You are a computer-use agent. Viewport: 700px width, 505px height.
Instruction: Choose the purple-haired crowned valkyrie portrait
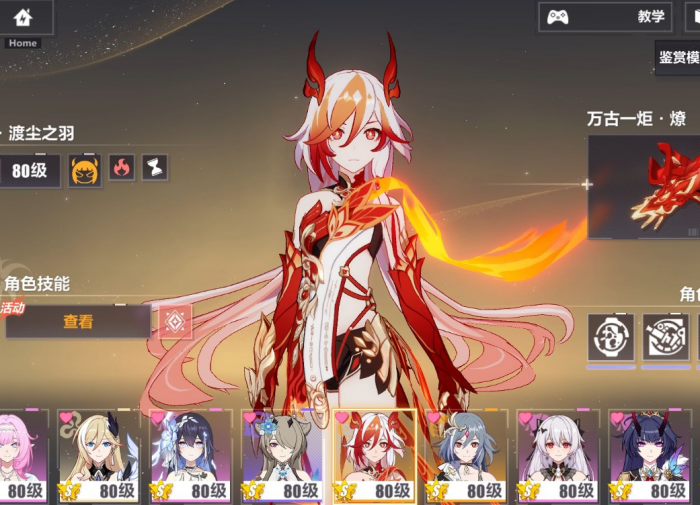coord(650,455)
